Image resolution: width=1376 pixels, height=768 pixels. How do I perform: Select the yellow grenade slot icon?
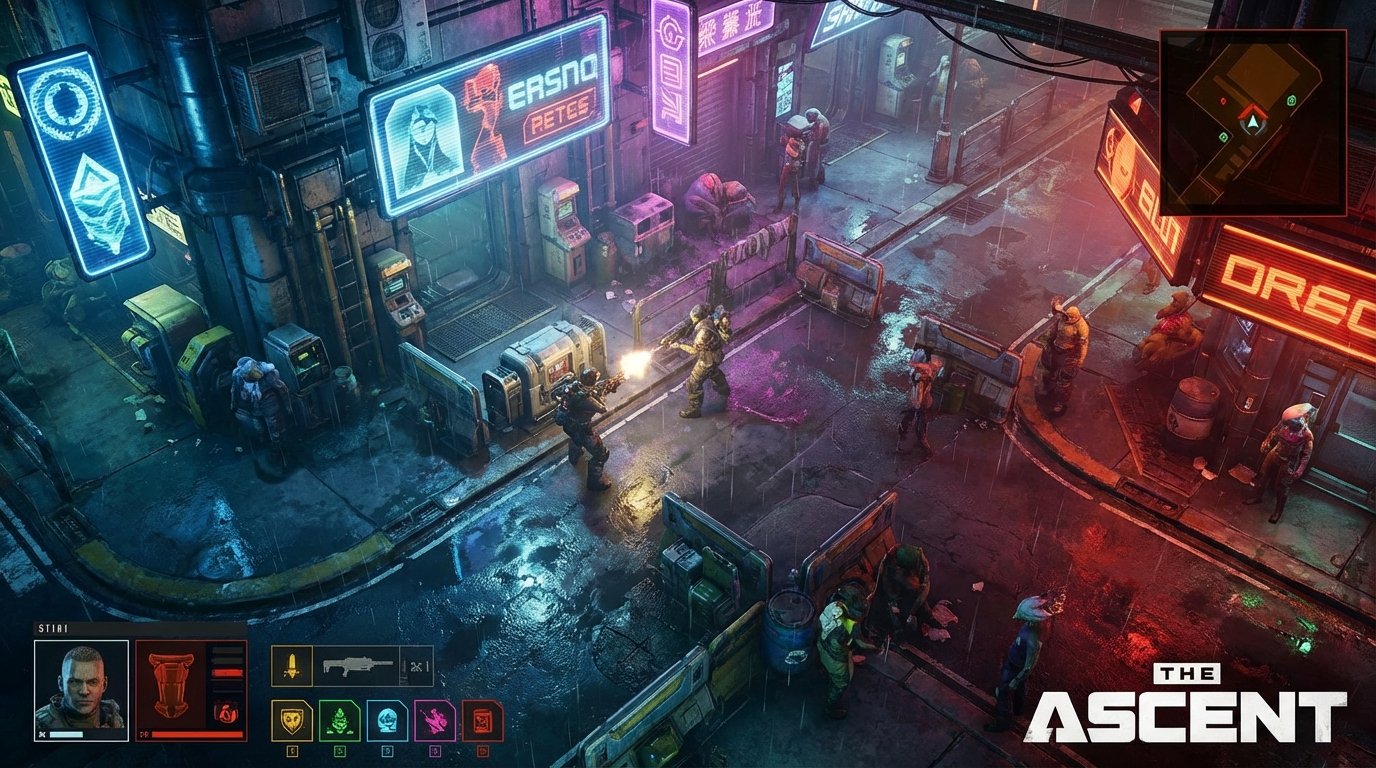tap(292, 664)
